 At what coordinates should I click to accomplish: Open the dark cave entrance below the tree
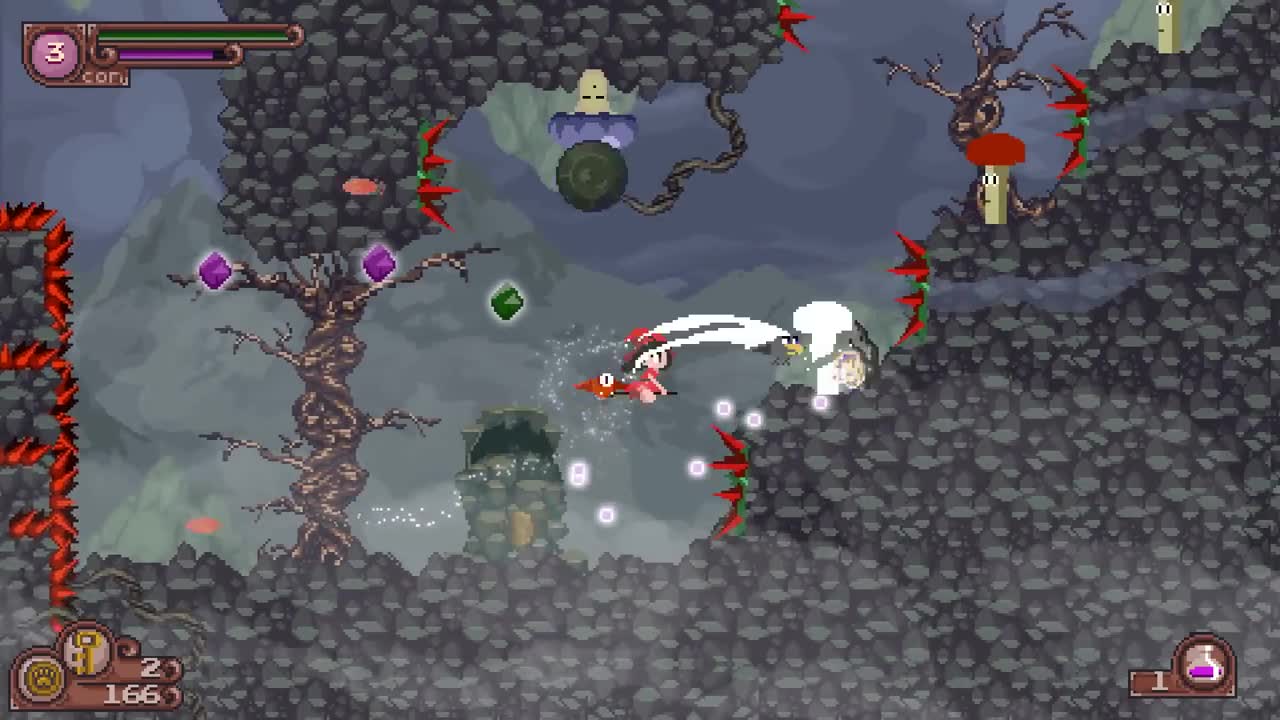click(510, 440)
